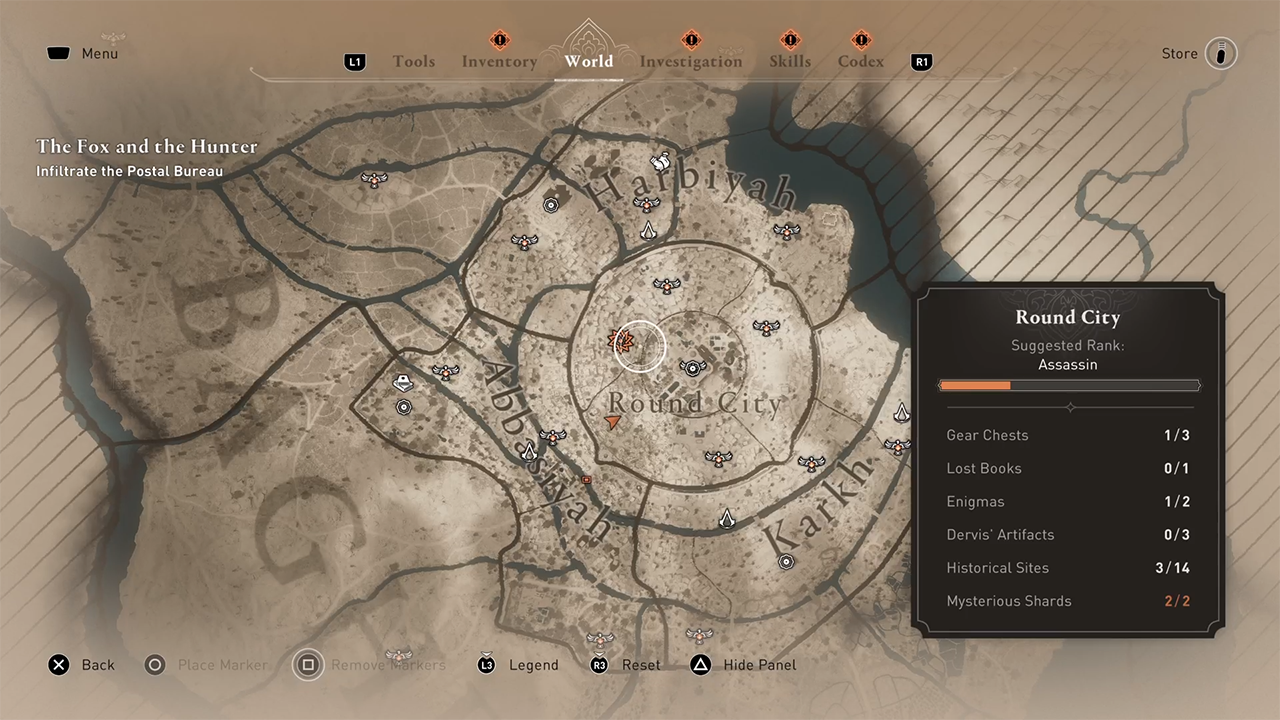
Task: Open the Skills tab
Action: click(x=790, y=62)
